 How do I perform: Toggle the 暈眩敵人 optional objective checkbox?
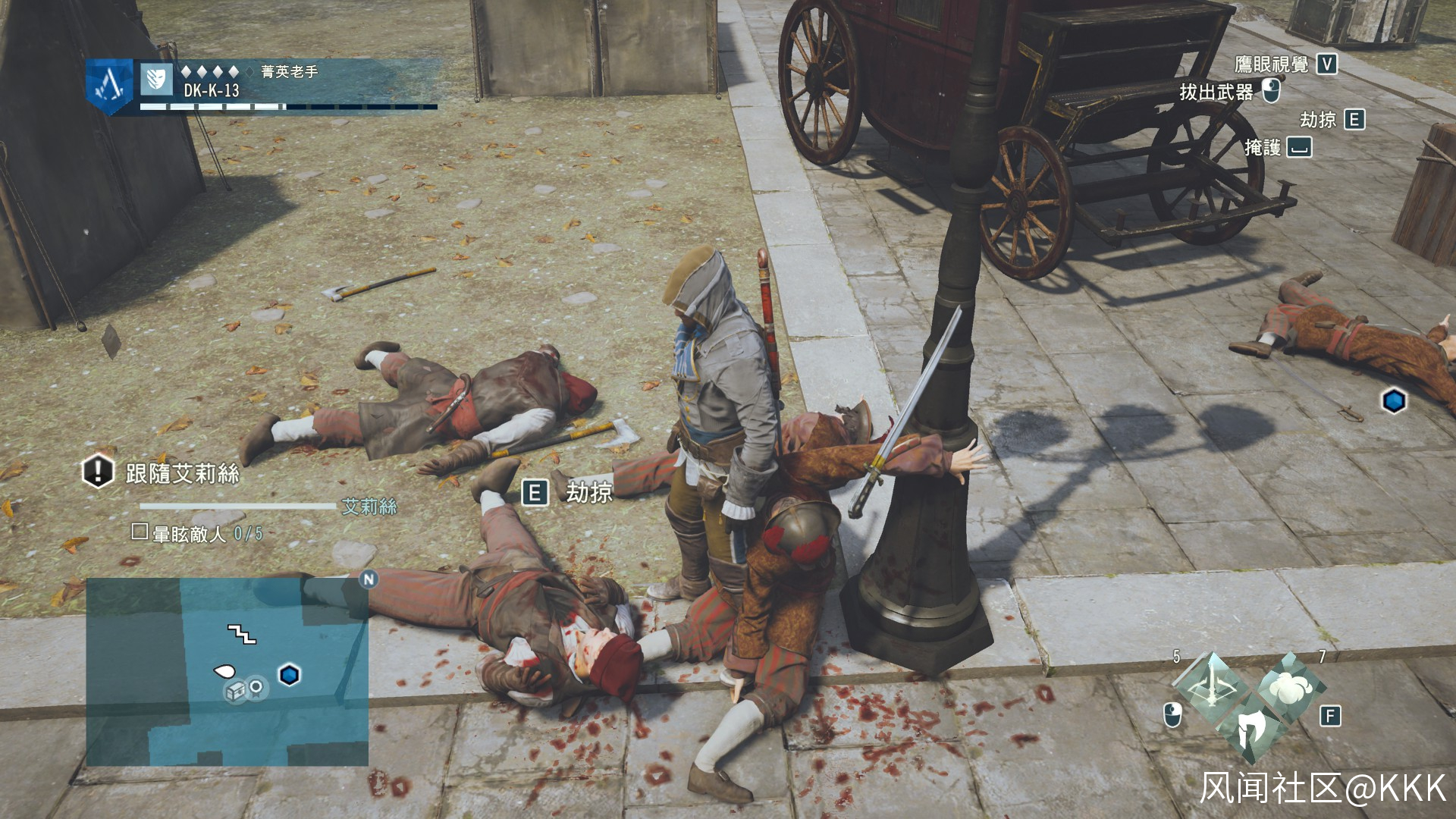(140, 532)
